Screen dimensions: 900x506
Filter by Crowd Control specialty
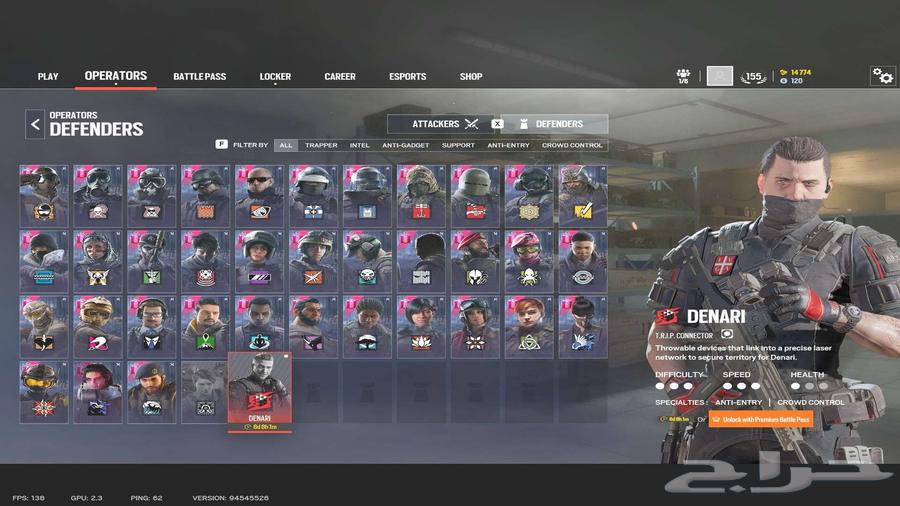pyautogui.click(x=573, y=145)
